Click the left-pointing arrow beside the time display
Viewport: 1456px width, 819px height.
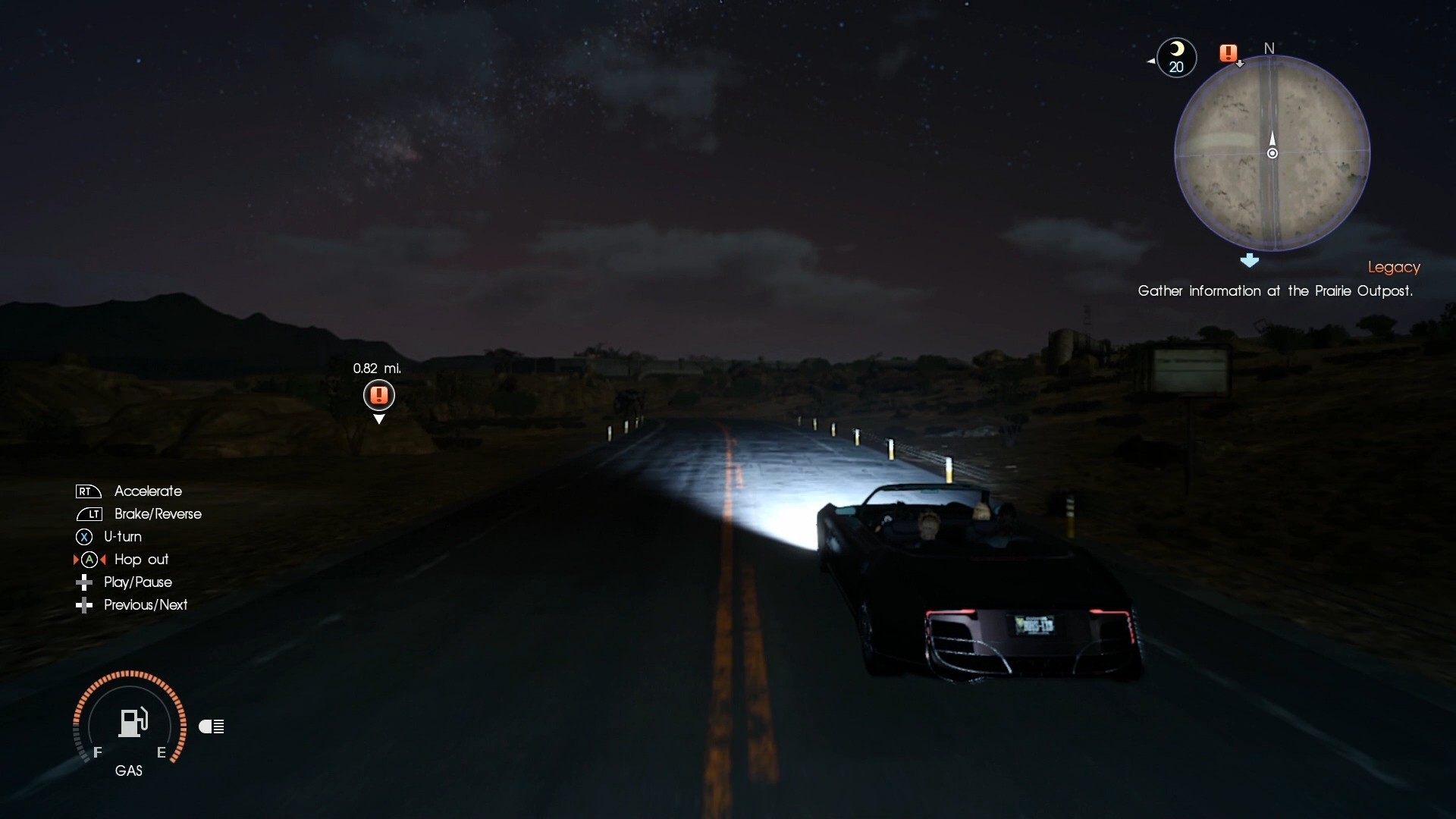pyautogui.click(x=1150, y=60)
